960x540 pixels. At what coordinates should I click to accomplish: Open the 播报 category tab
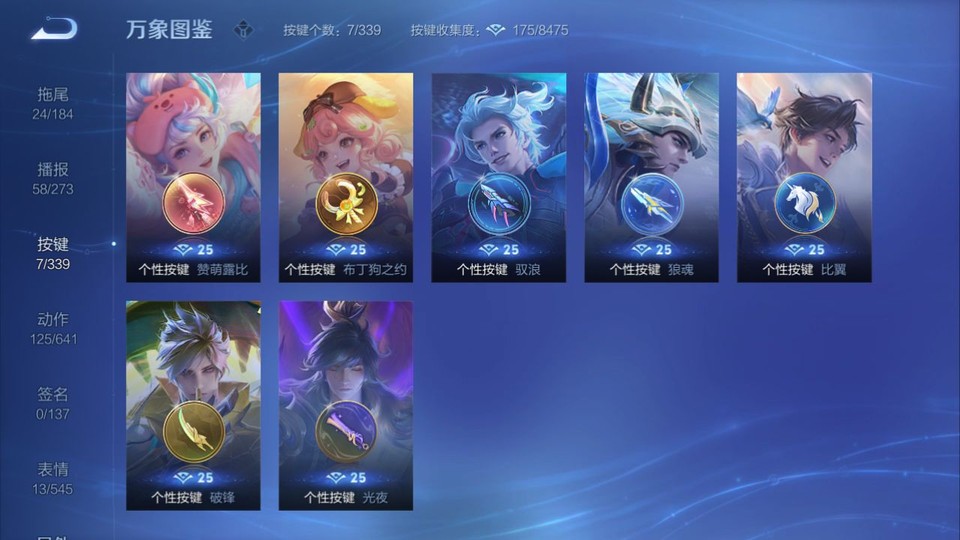54,178
